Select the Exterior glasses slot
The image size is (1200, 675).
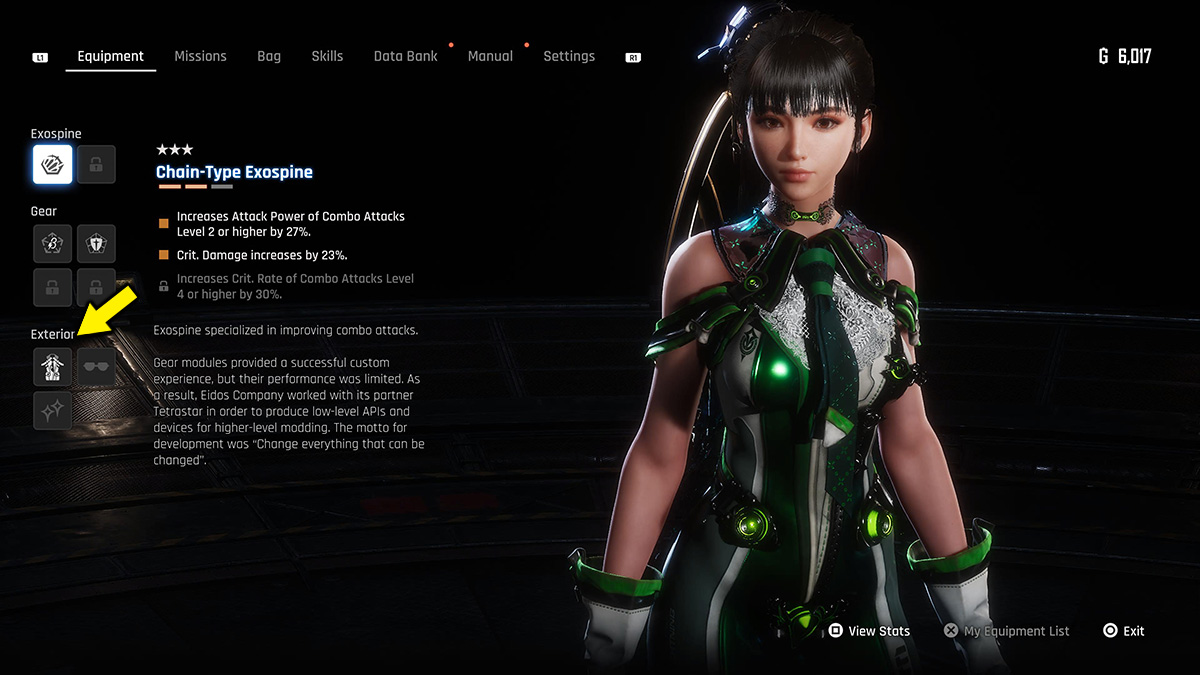pyautogui.click(x=96, y=367)
